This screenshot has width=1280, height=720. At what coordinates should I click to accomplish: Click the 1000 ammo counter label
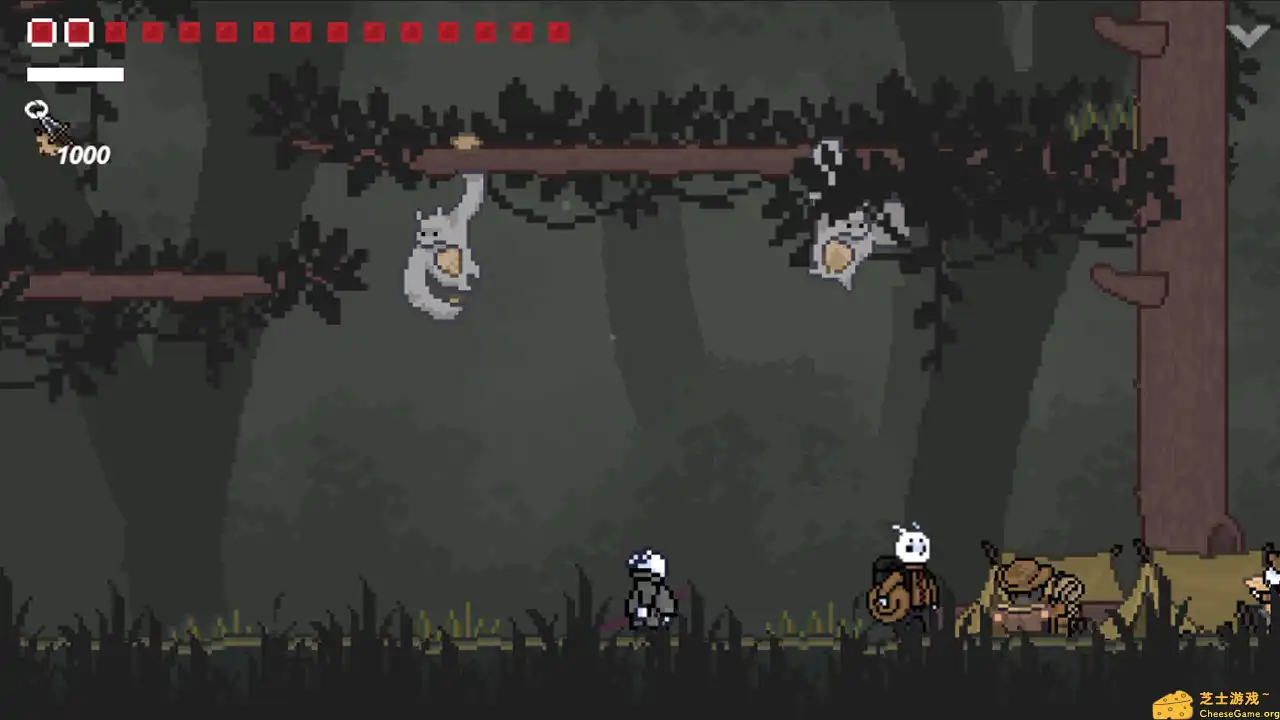85,155
